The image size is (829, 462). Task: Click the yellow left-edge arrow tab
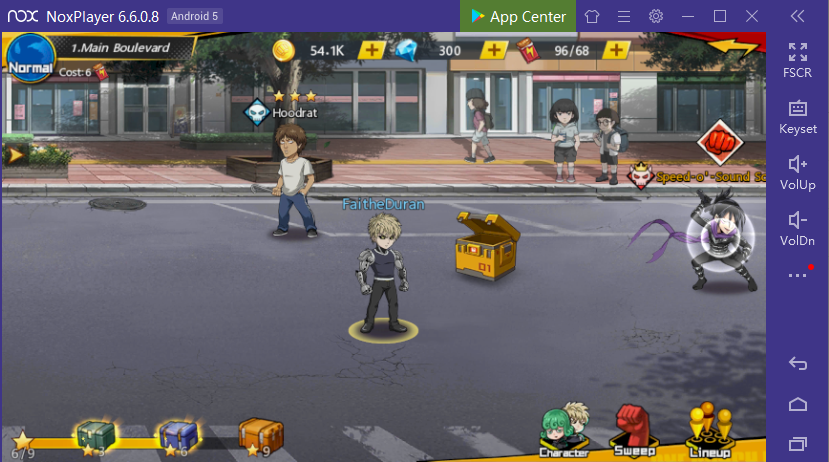(14, 155)
